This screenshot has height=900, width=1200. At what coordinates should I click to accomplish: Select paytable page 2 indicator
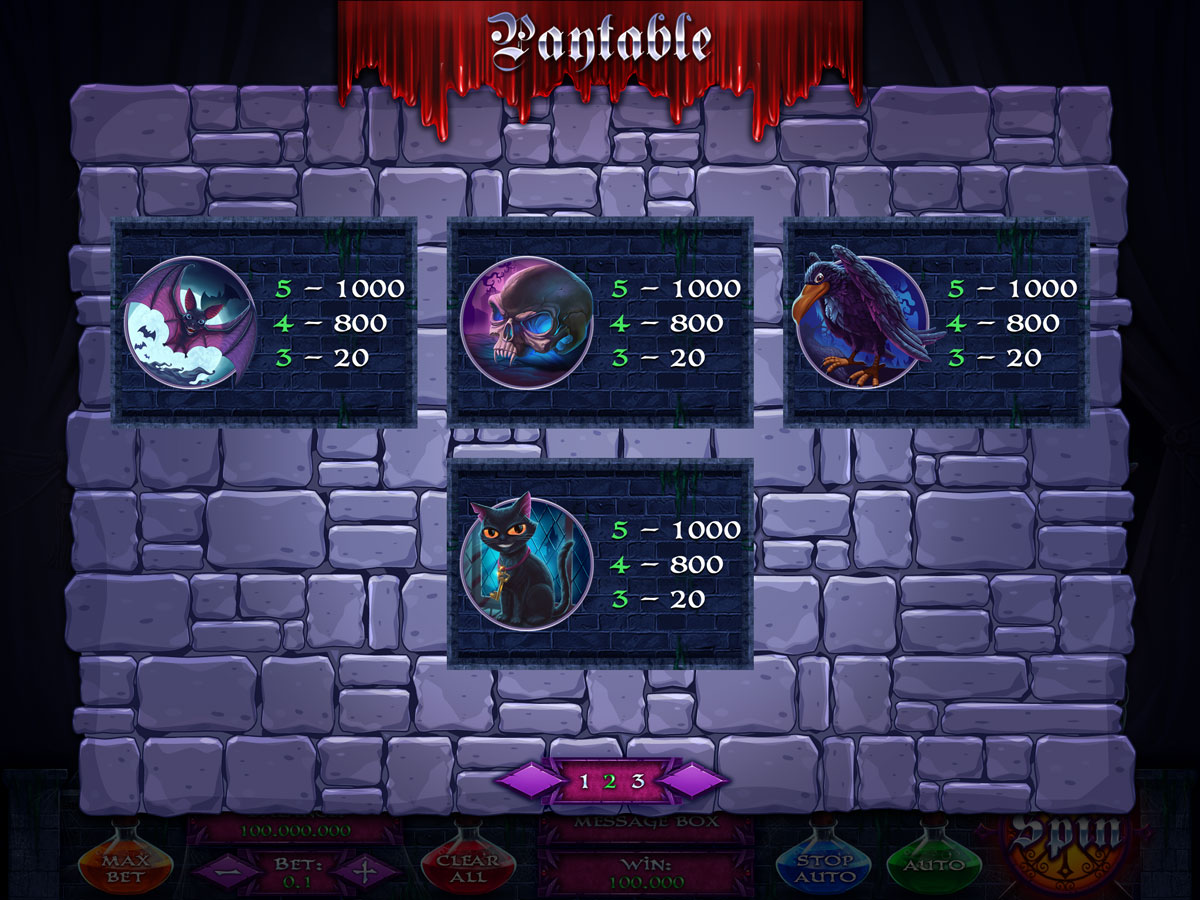click(611, 782)
